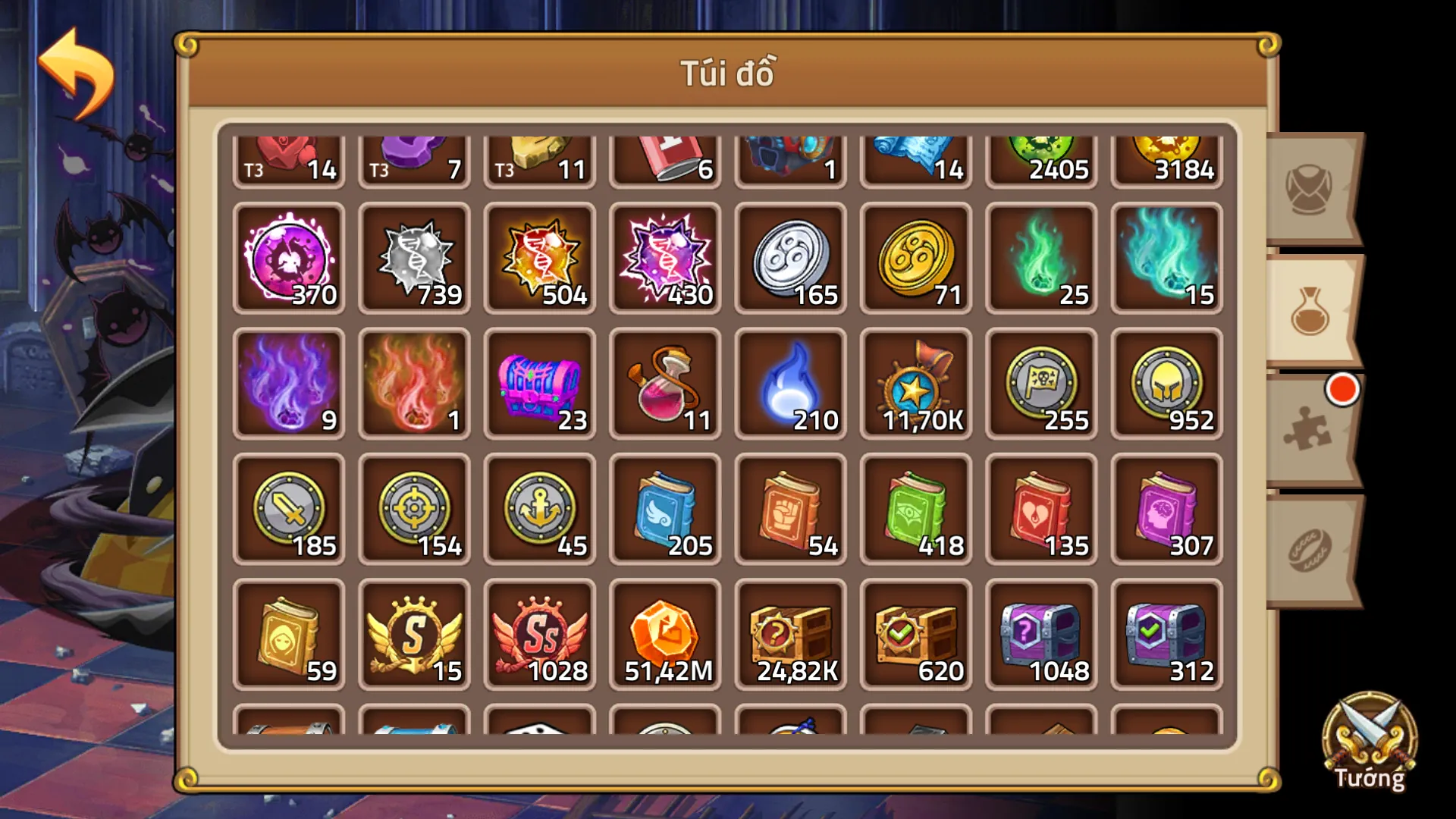
Task: Open the purple question mark chest showing 1048
Action: tap(1040, 635)
